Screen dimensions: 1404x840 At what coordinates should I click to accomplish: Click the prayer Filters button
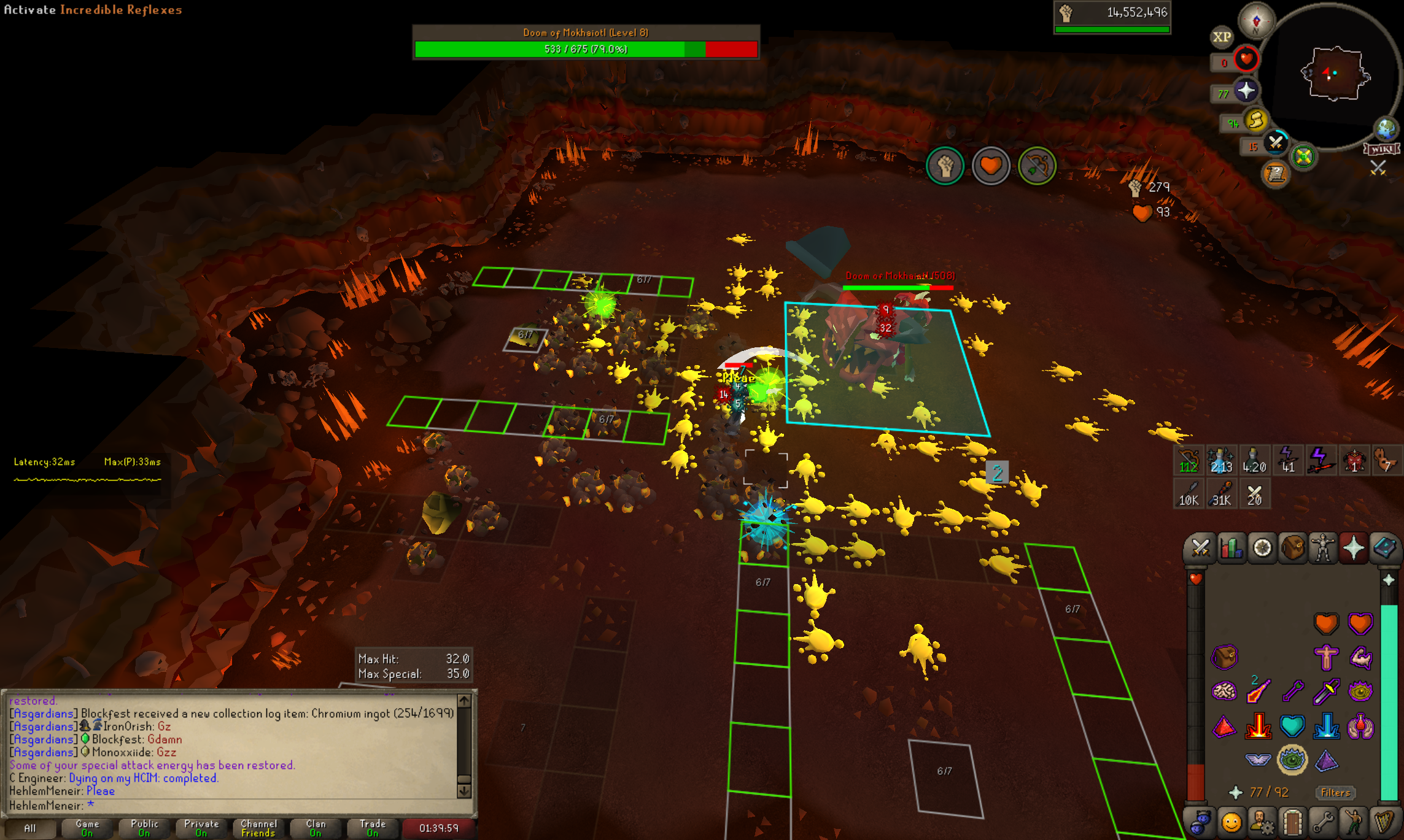(1335, 793)
